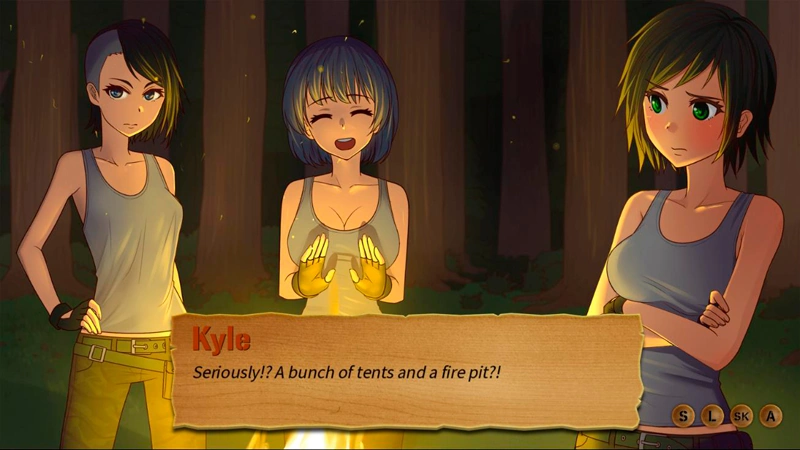
Task: Toggle the A auto-advance button
Action: click(771, 415)
